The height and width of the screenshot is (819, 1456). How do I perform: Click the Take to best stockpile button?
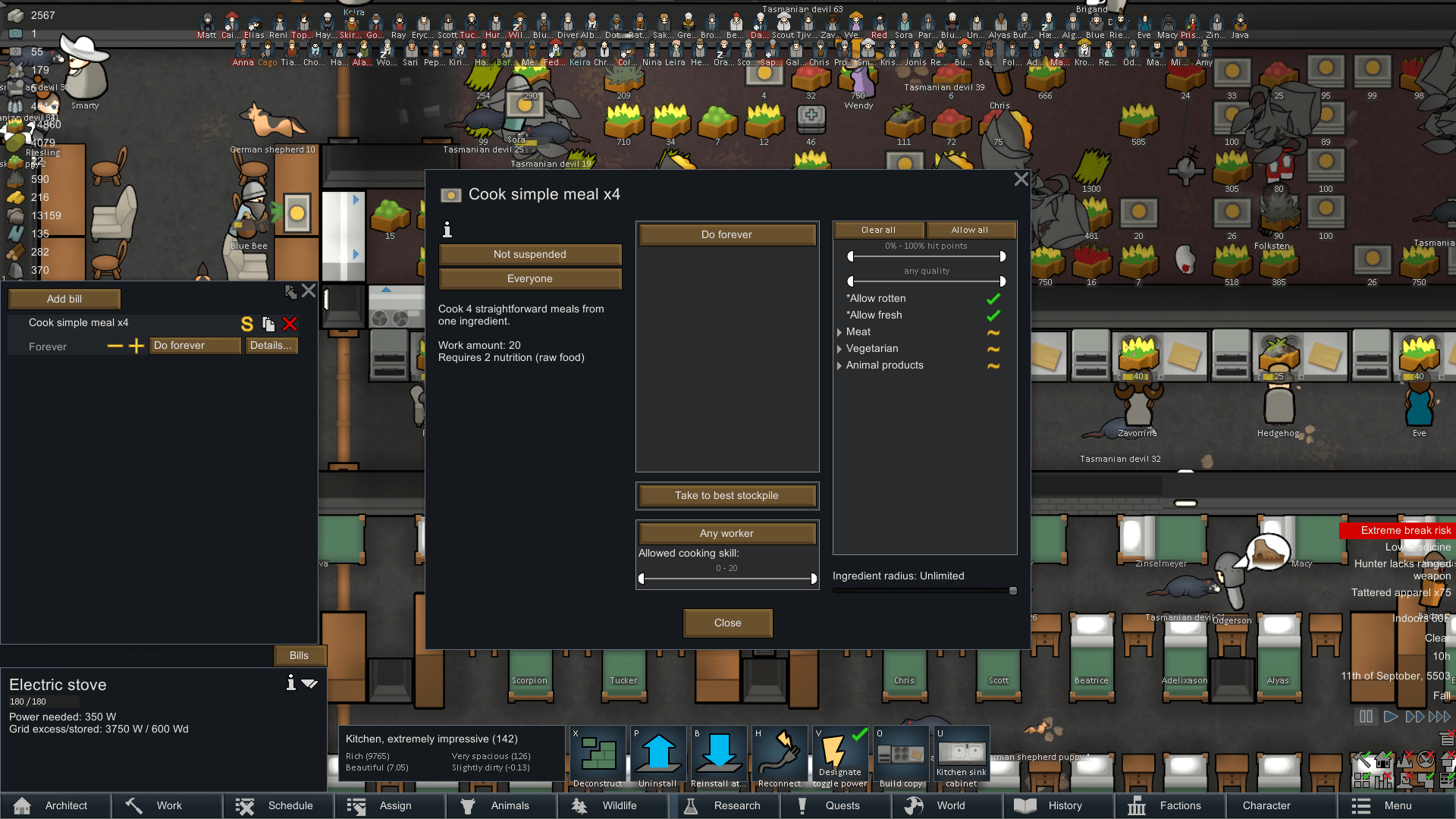coord(726,495)
